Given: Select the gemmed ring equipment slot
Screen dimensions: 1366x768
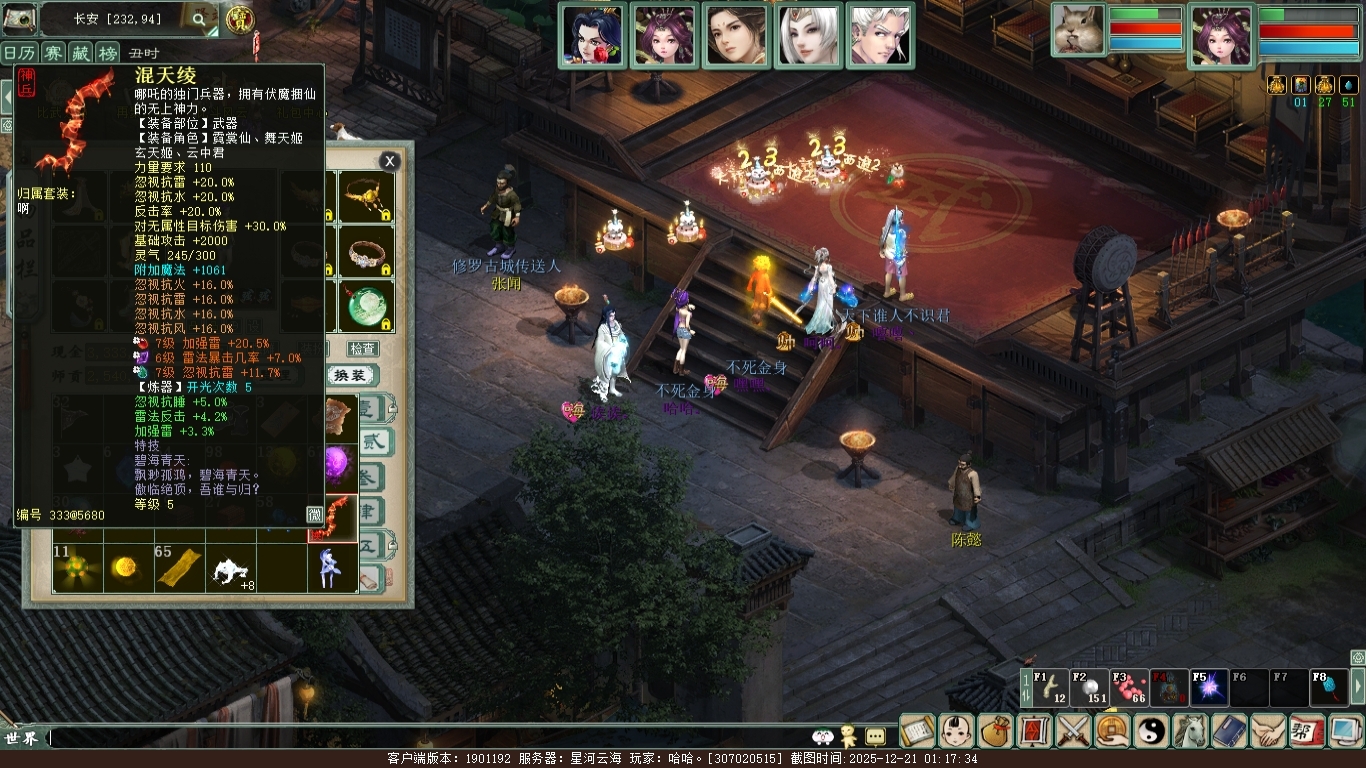Looking at the screenshot, I should pyautogui.click(x=366, y=252).
